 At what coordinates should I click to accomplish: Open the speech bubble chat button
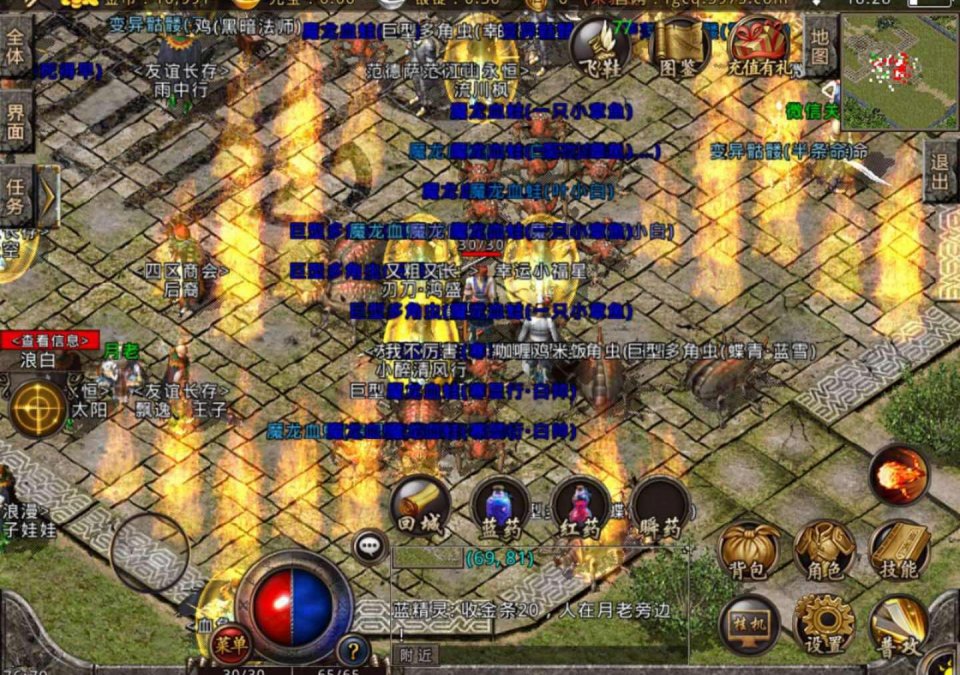pyautogui.click(x=371, y=546)
